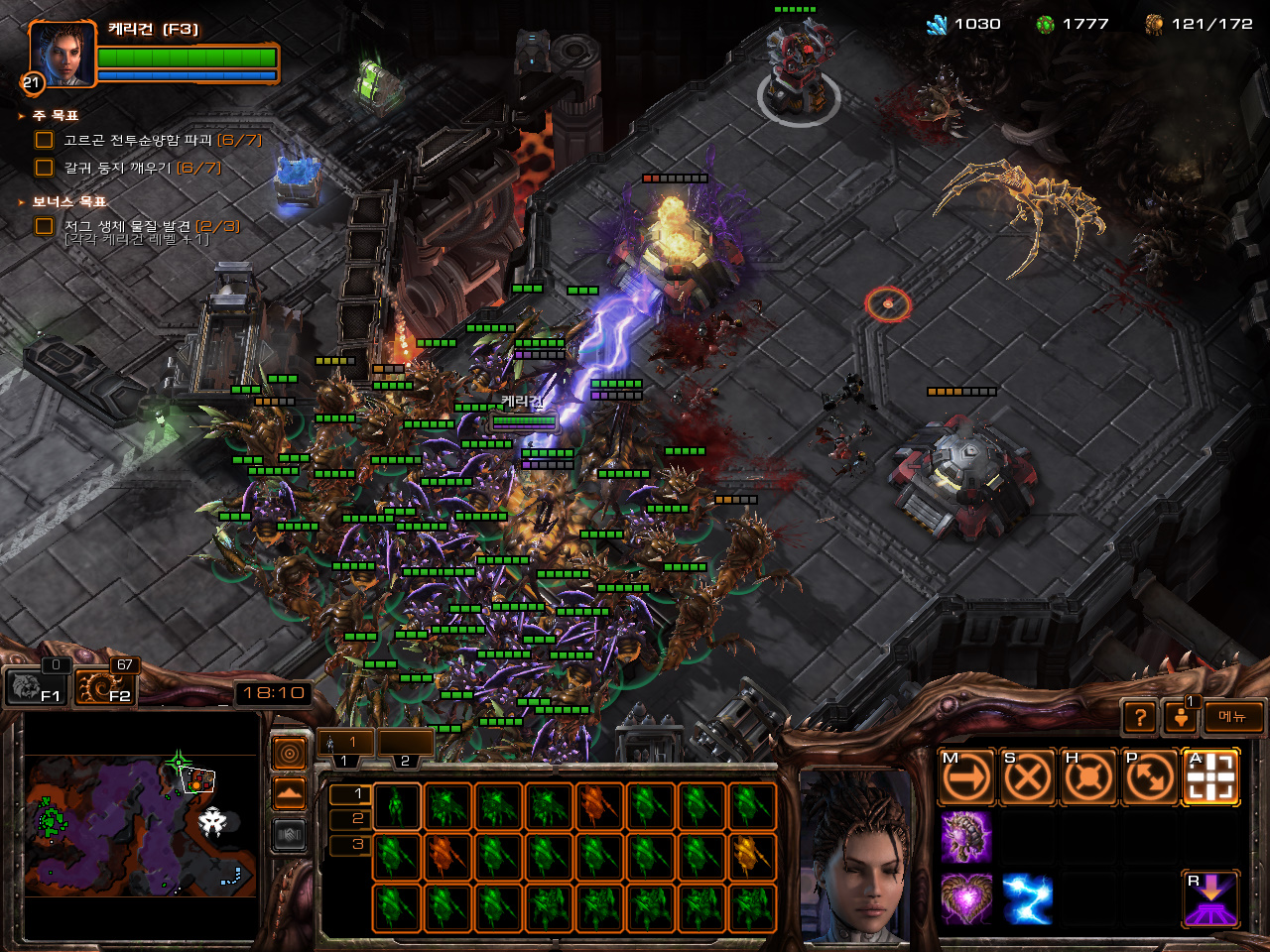This screenshot has width=1270, height=952.
Task: Open the hero level-up button beside help
Action: point(1181,717)
